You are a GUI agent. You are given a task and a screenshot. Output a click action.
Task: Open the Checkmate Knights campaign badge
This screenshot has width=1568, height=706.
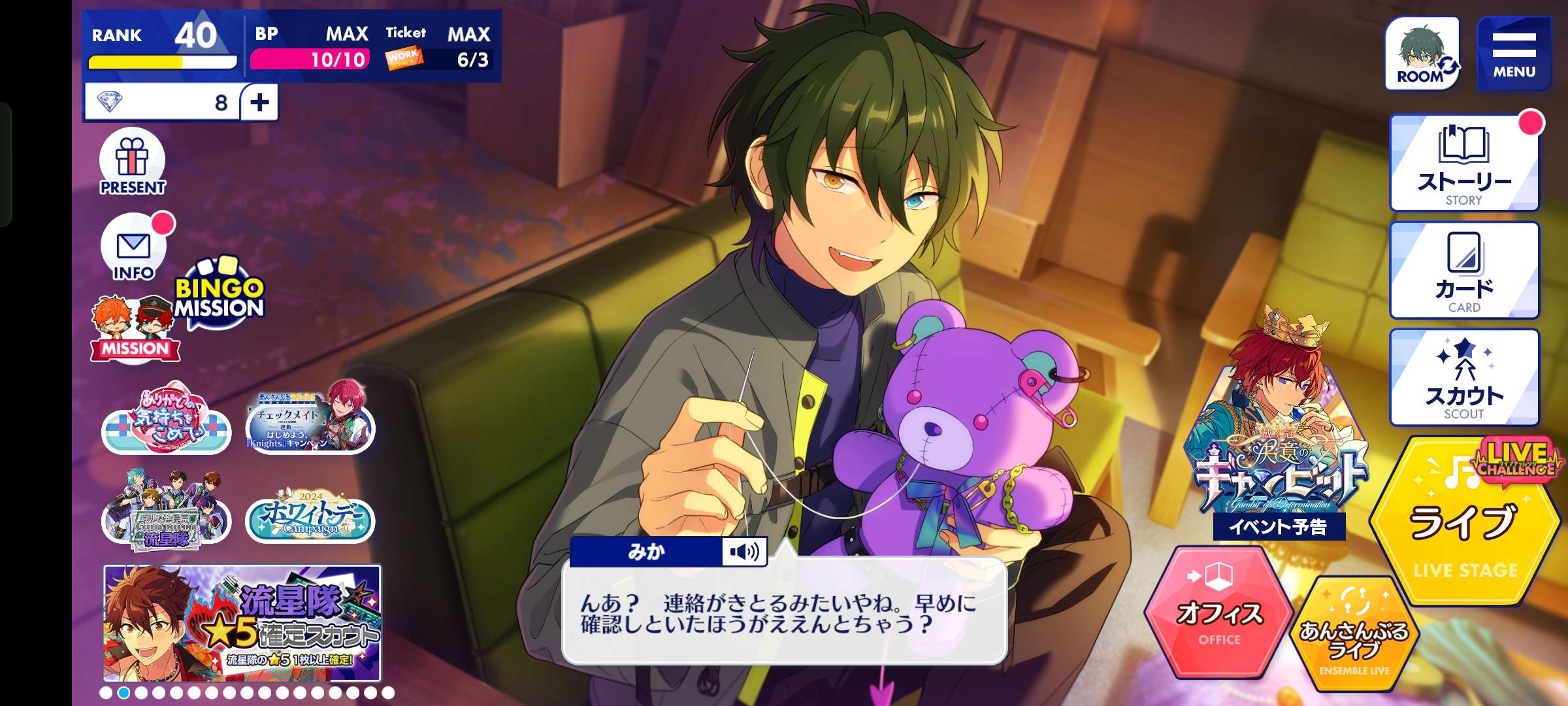[x=310, y=420]
